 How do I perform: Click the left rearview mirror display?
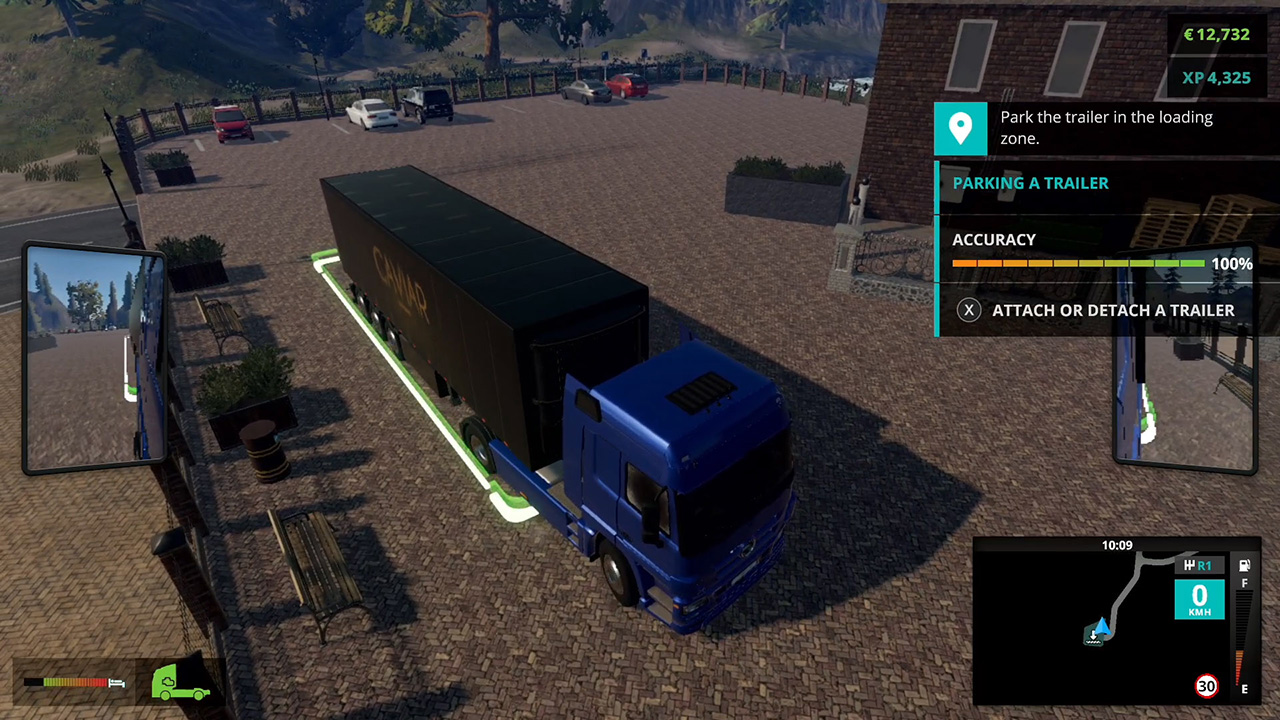[x=95, y=357]
